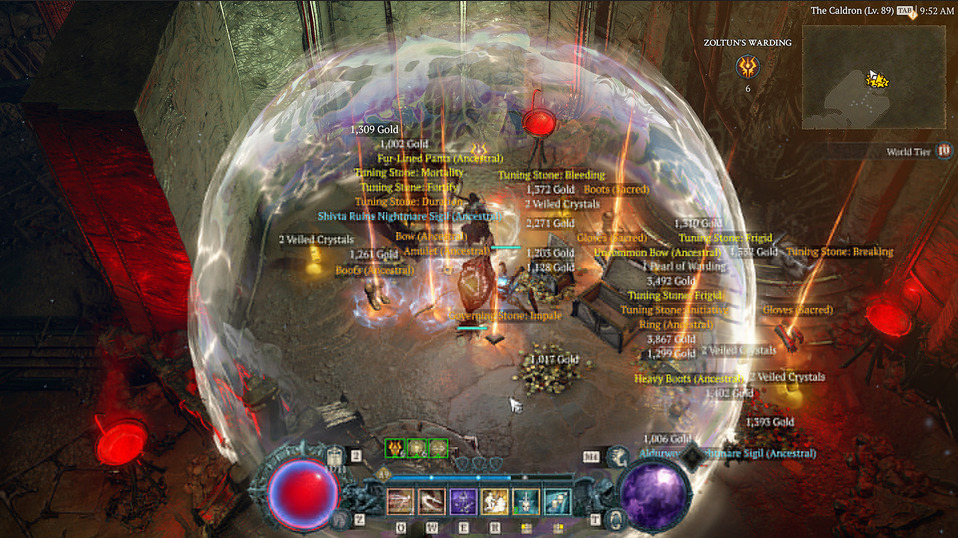
Task: Click the orange flame buff icon above the hotbar
Action: (395, 448)
